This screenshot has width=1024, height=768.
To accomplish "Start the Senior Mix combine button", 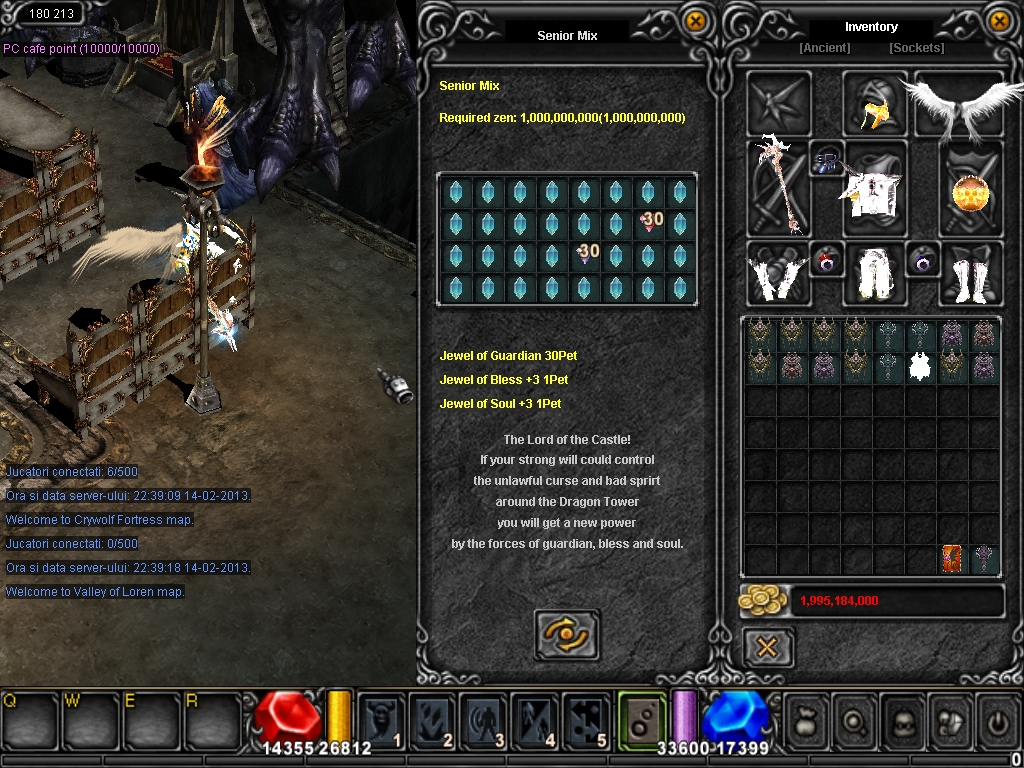I will (x=567, y=634).
